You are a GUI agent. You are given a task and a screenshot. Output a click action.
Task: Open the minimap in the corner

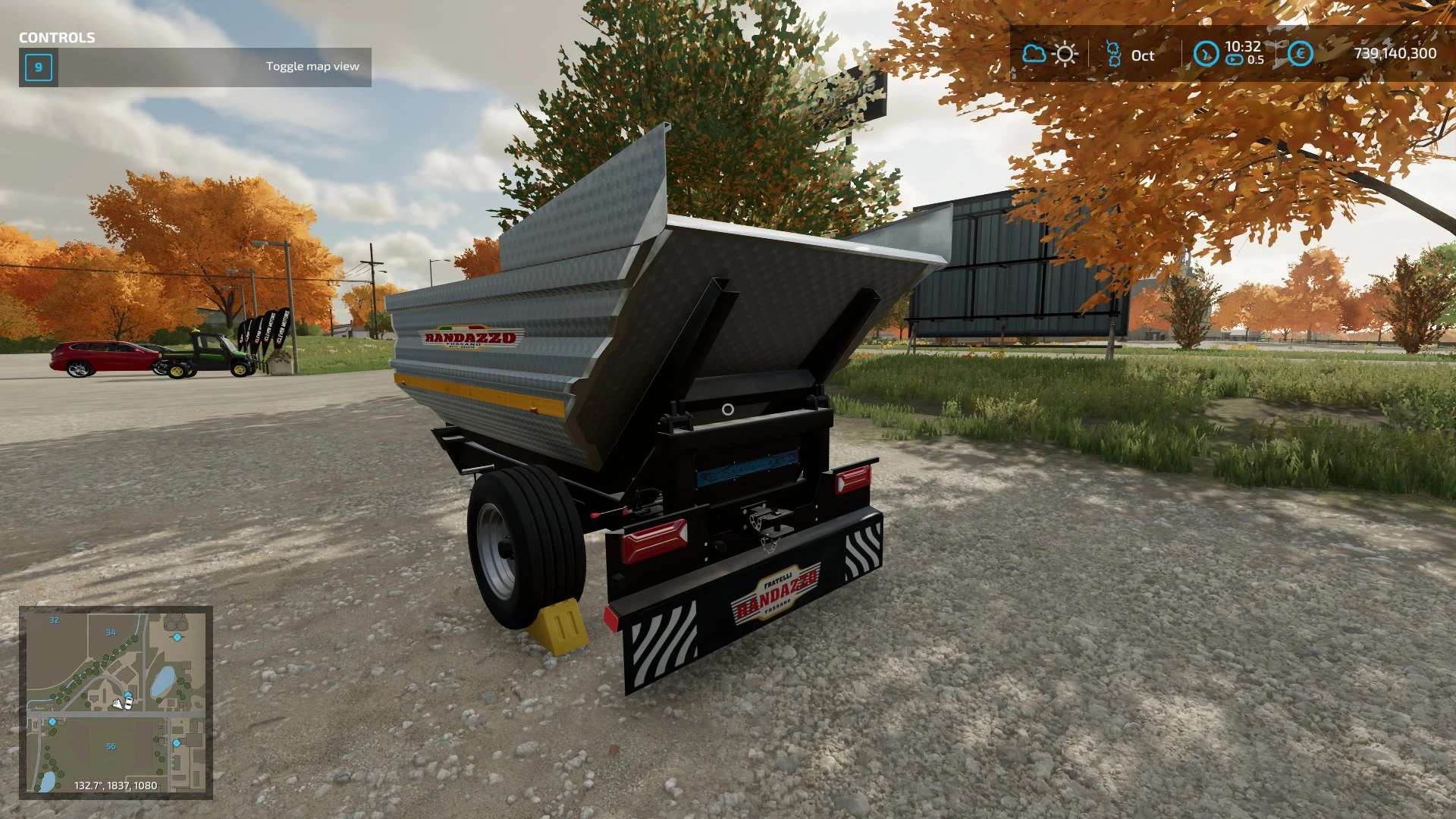[x=116, y=702]
